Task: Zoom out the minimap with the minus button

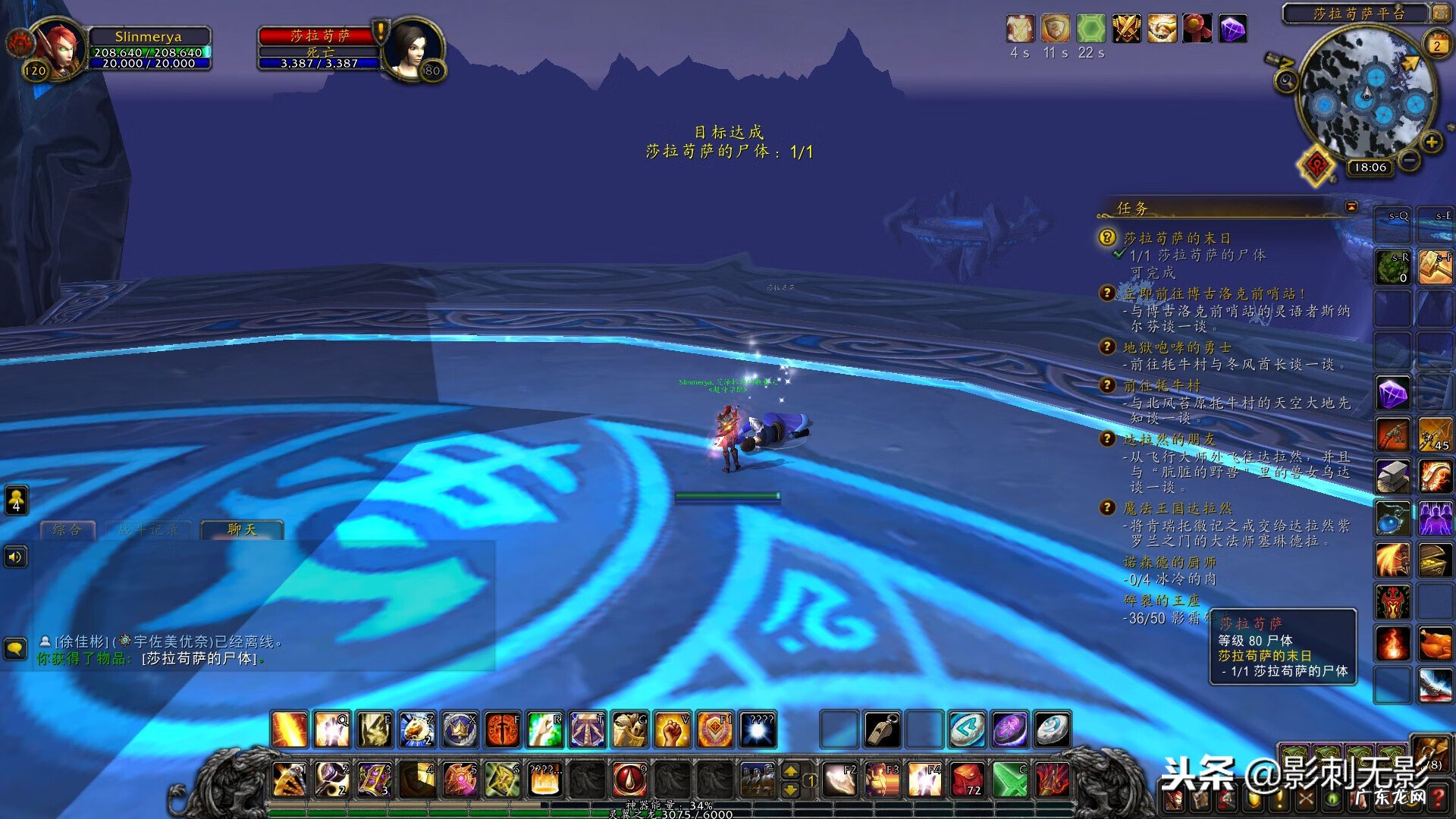Action: click(1410, 161)
